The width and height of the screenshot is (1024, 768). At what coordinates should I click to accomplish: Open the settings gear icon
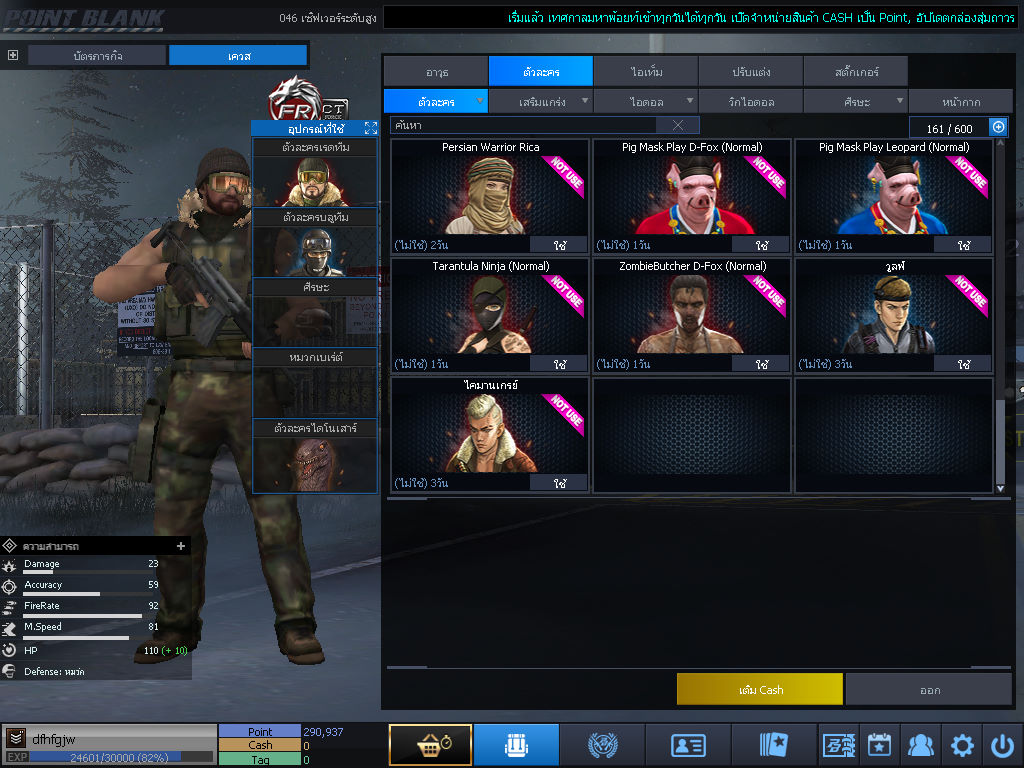(x=962, y=745)
